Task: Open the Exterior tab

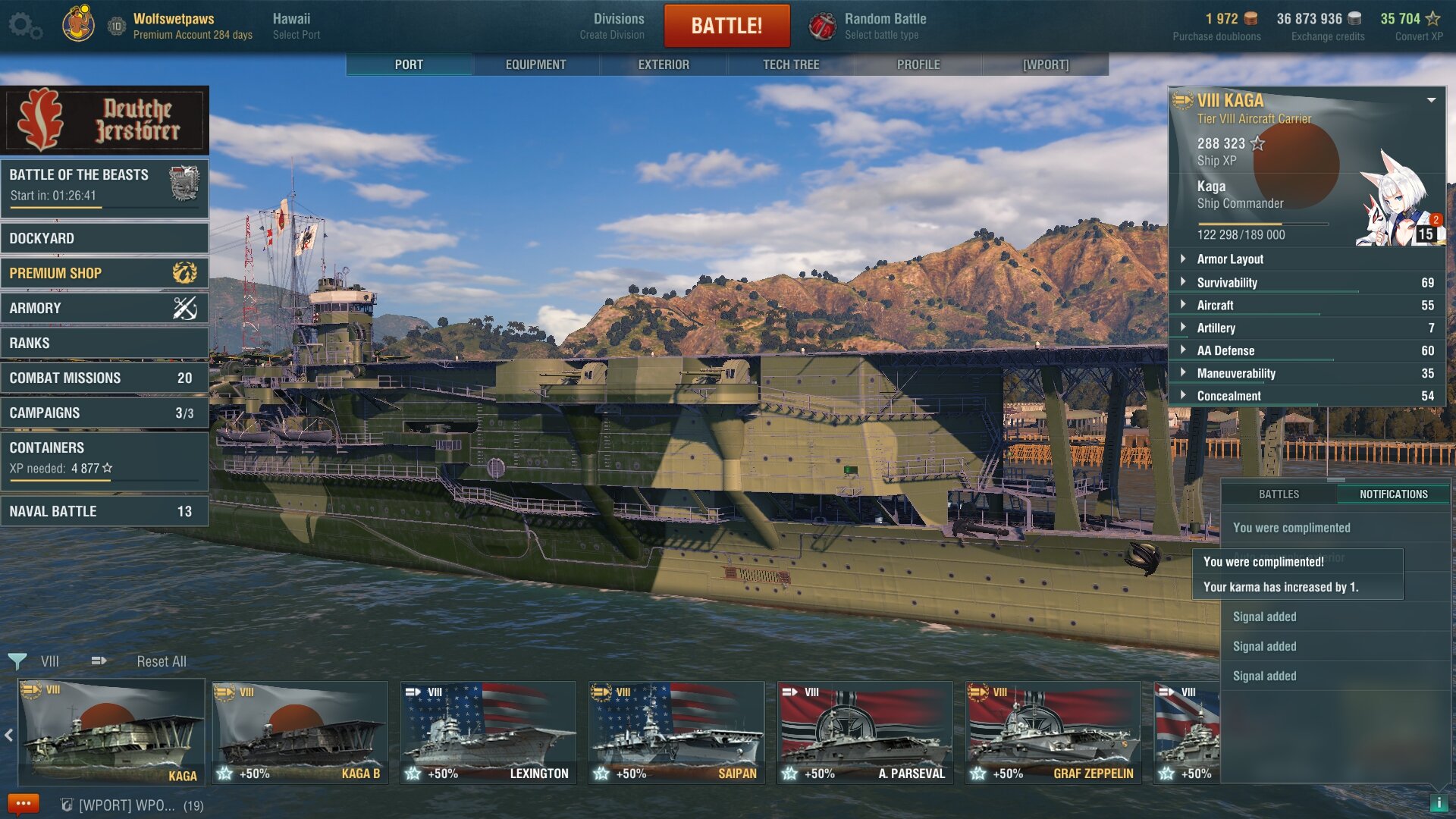Action: tap(664, 64)
